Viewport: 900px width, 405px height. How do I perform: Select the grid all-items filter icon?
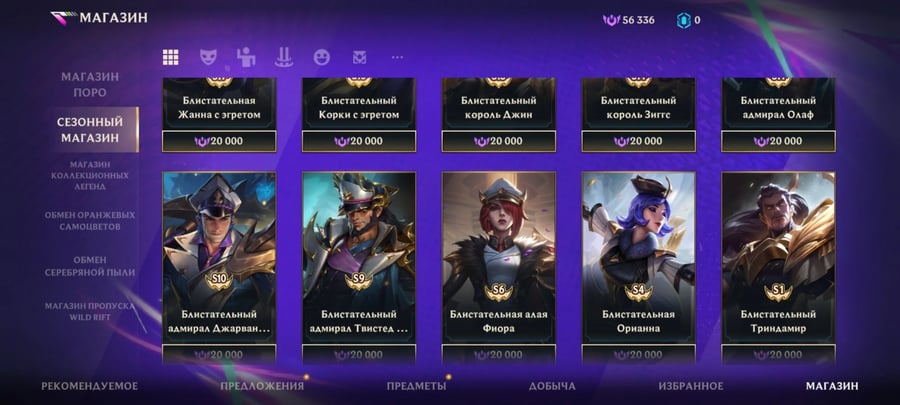click(x=171, y=57)
